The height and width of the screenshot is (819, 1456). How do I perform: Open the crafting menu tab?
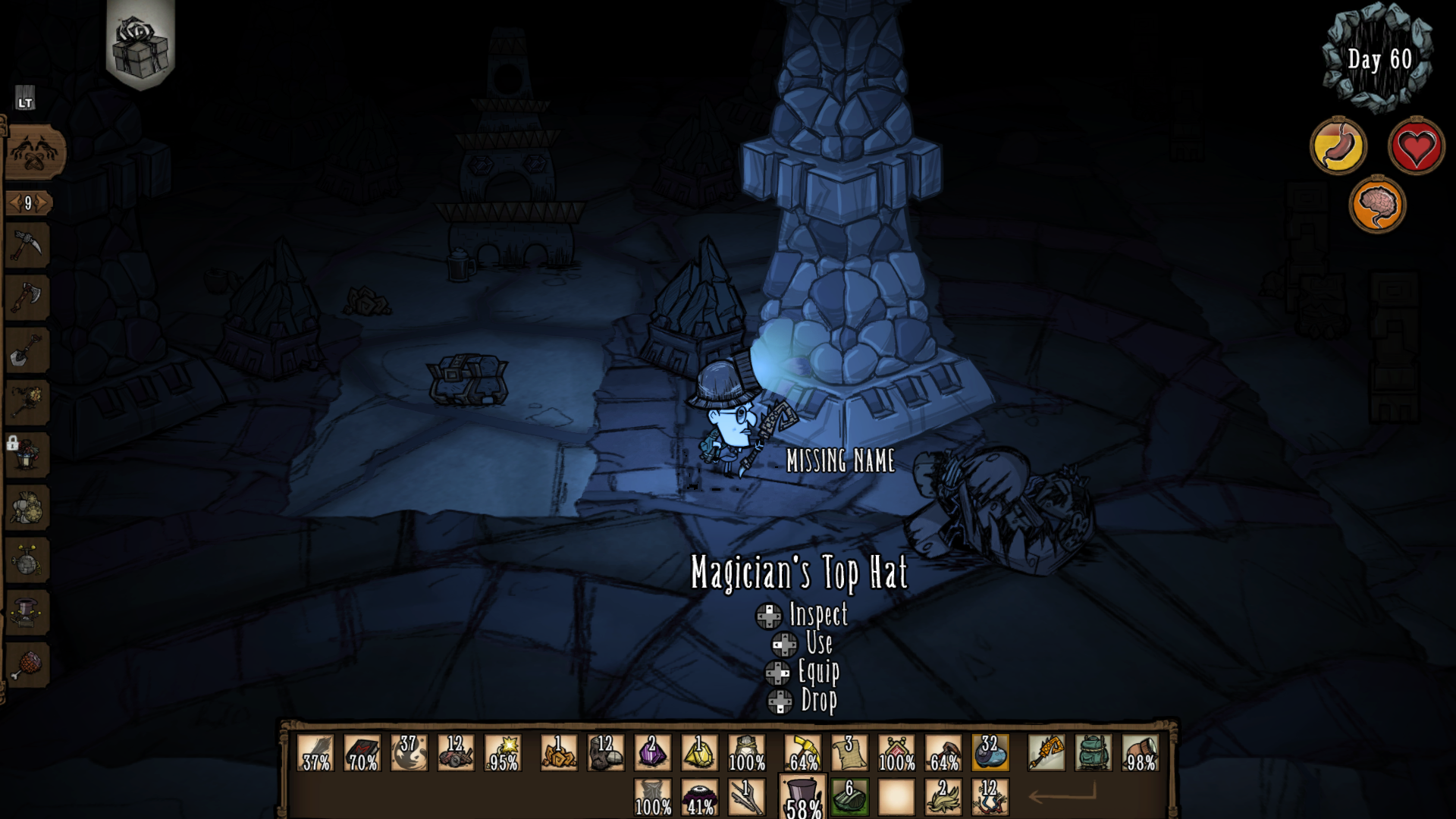34,151
